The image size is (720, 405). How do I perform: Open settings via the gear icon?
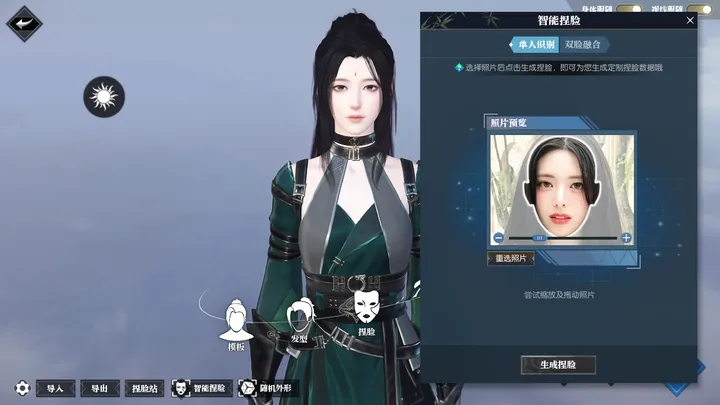point(22,388)
